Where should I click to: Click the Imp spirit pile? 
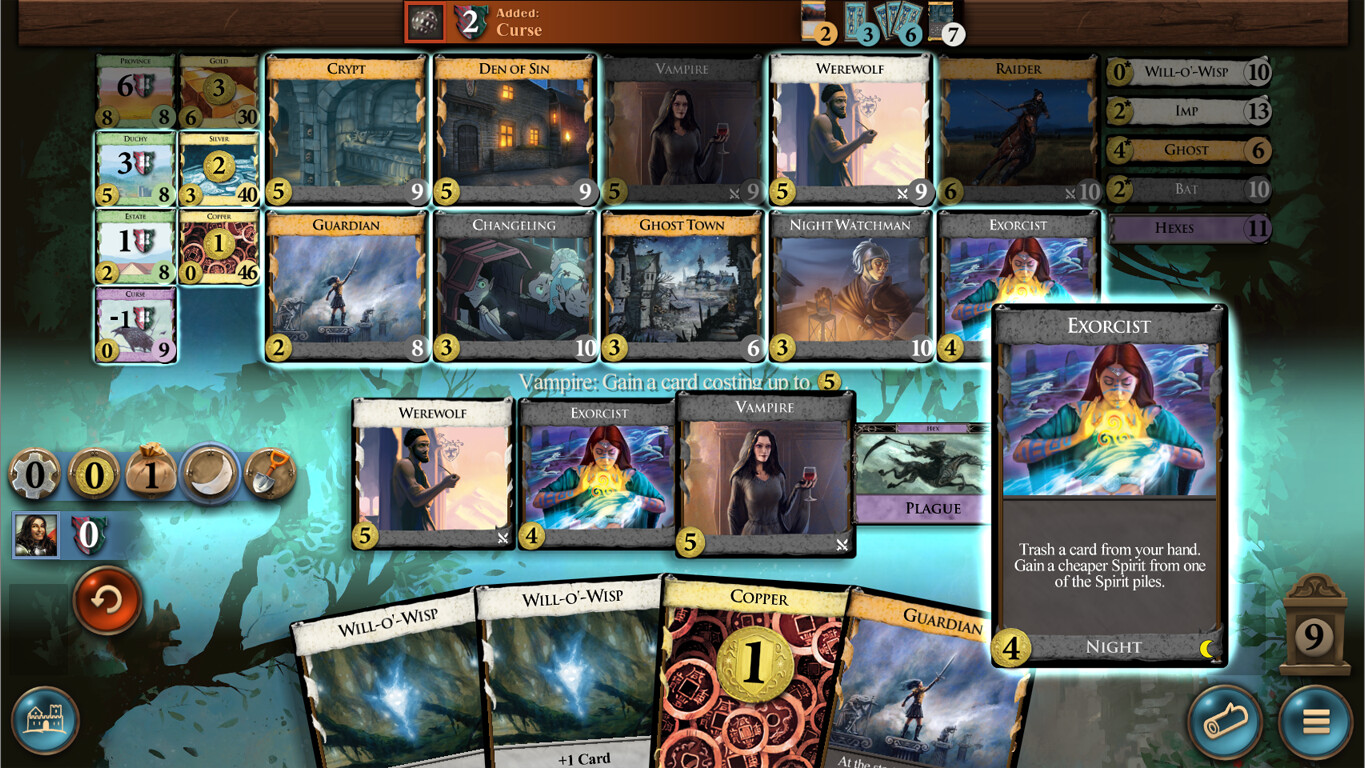1188,111
